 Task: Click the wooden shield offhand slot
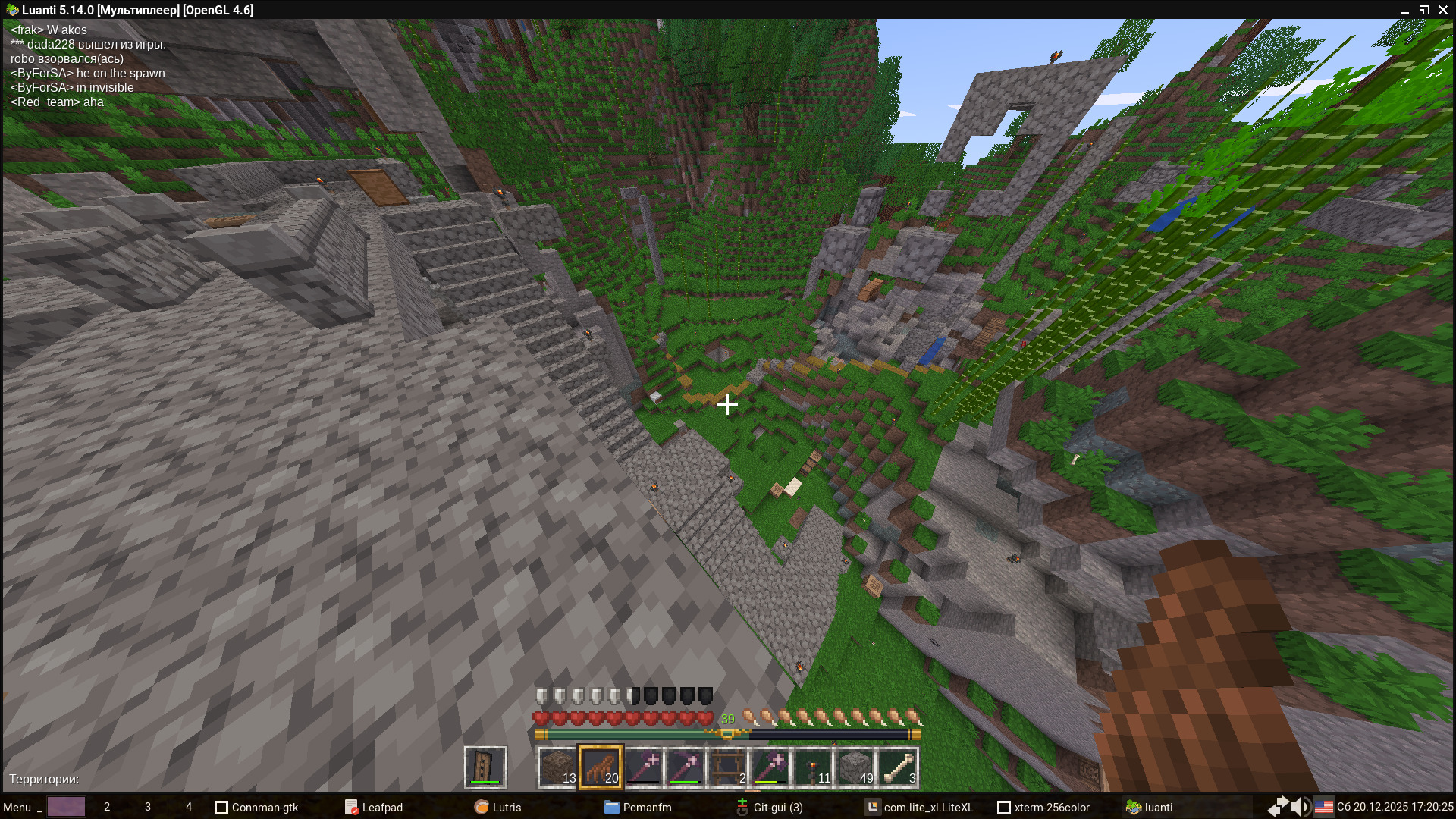(x=485, y=767)
